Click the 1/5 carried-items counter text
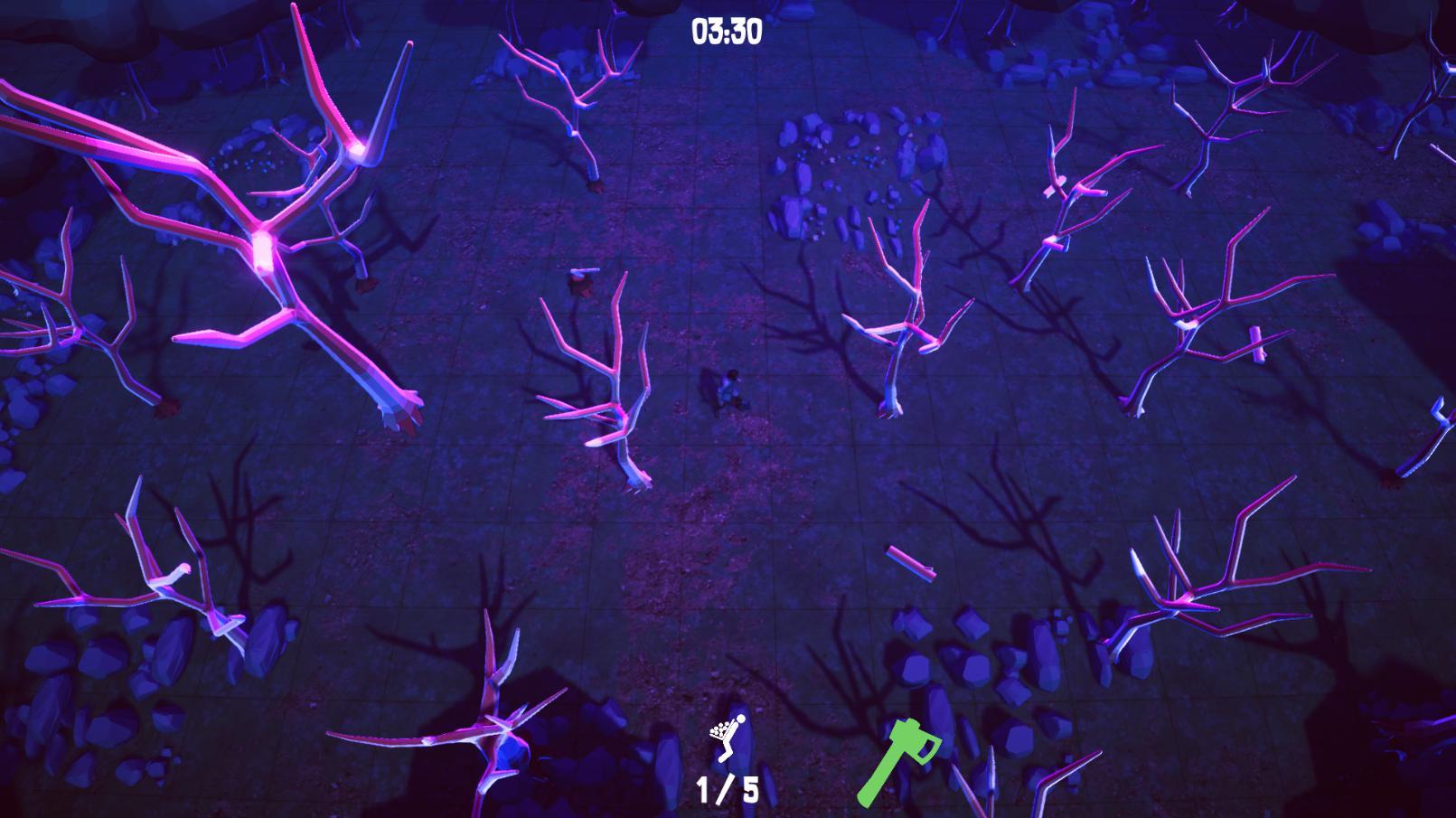 pos(728,791)
